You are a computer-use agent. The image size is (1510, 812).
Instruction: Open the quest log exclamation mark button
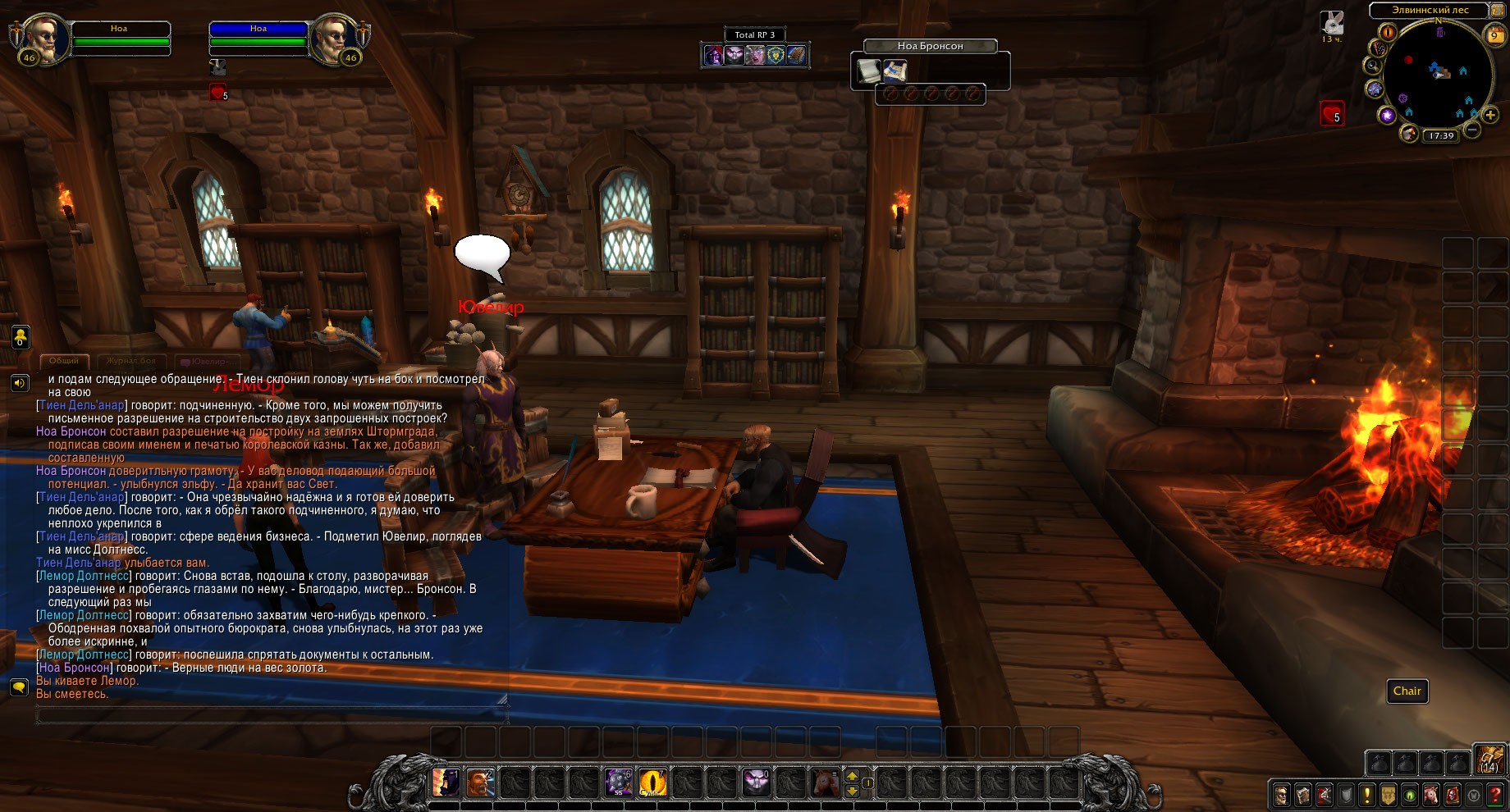(x=1366, y=795)
